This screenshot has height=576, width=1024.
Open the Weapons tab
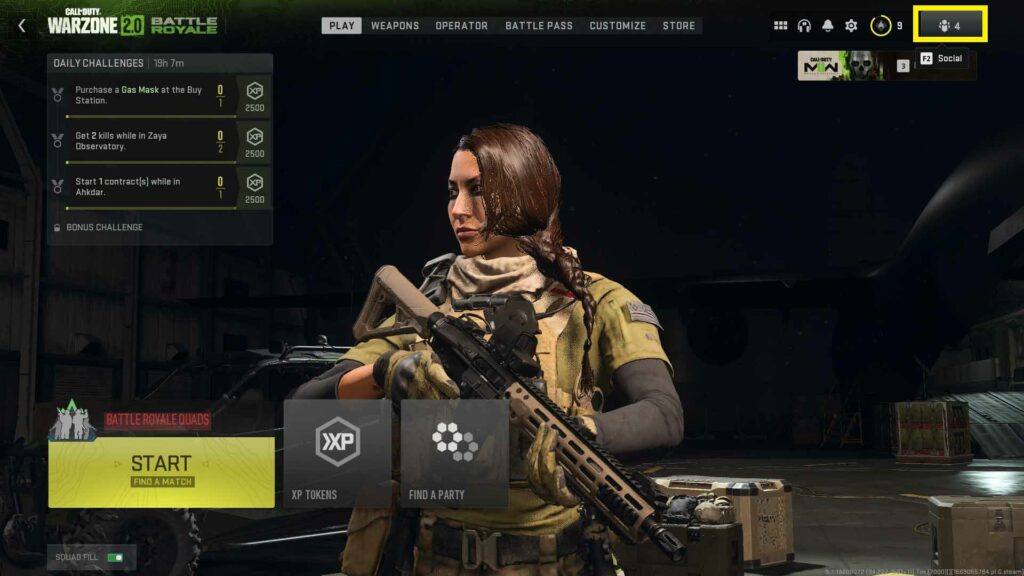pos(395,26)
